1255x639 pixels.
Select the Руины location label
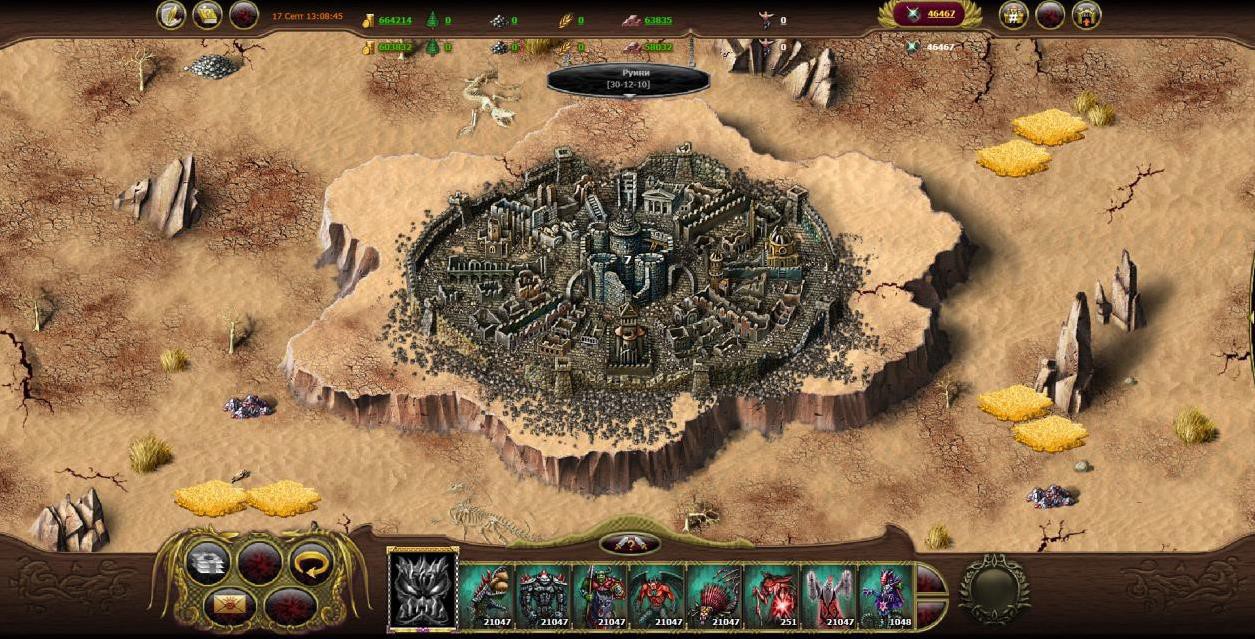point(628,80)
